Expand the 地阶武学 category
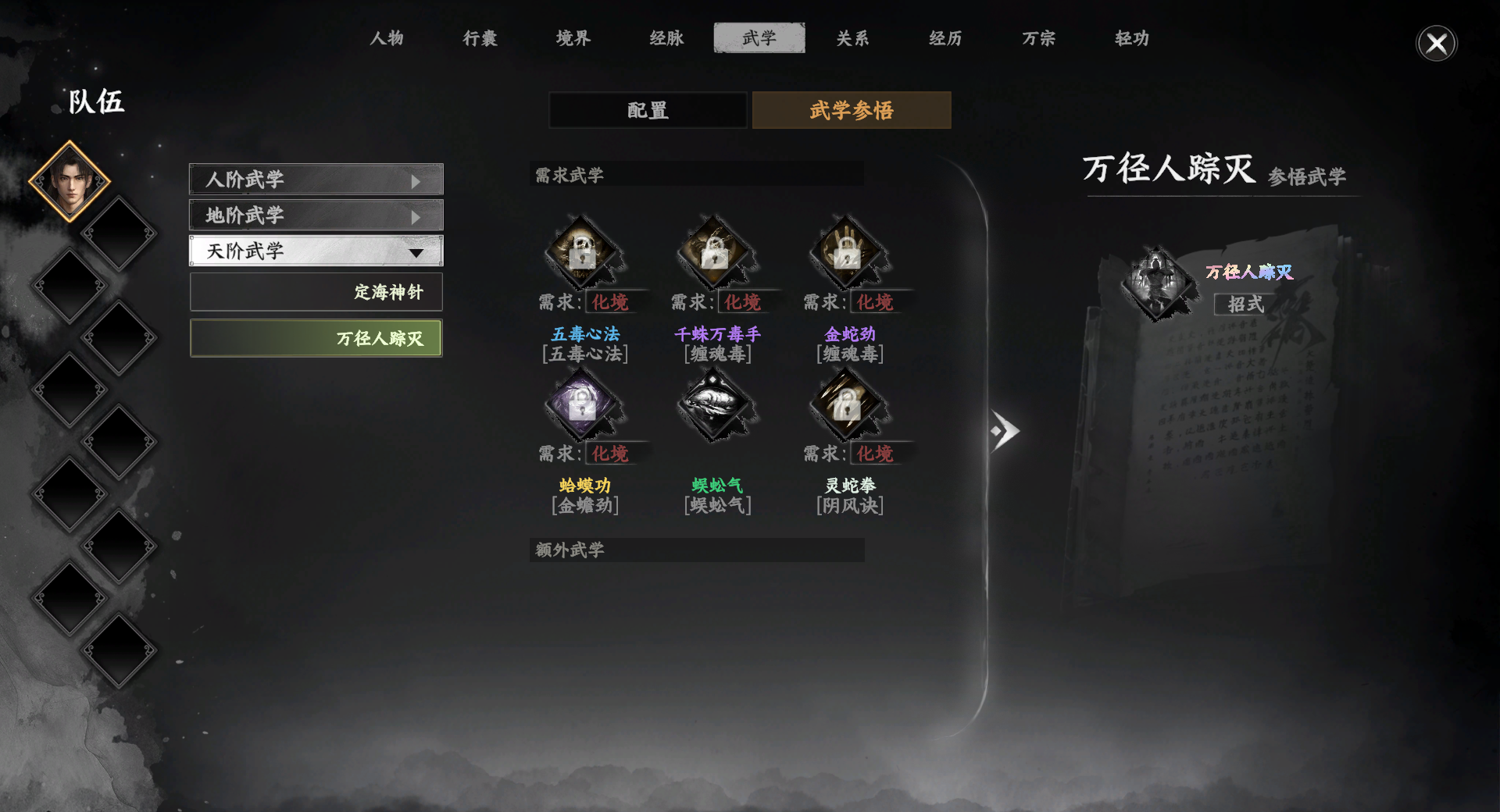Image resolution: width=1500 pixels, height=812 pixels. pyautogui.click(x=316, y=215)
